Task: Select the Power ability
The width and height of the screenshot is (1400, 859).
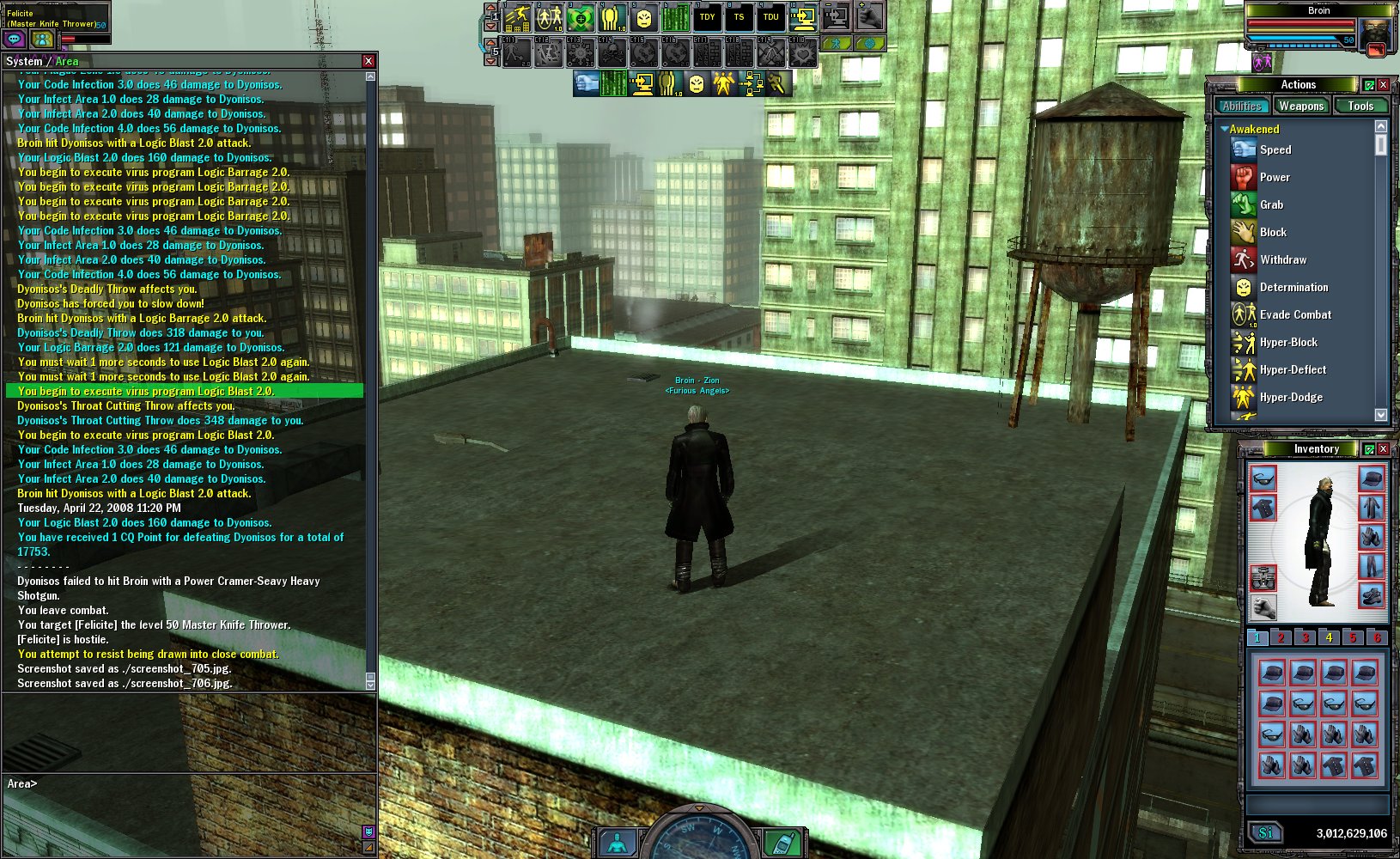Action: (x=1275, y=177)
